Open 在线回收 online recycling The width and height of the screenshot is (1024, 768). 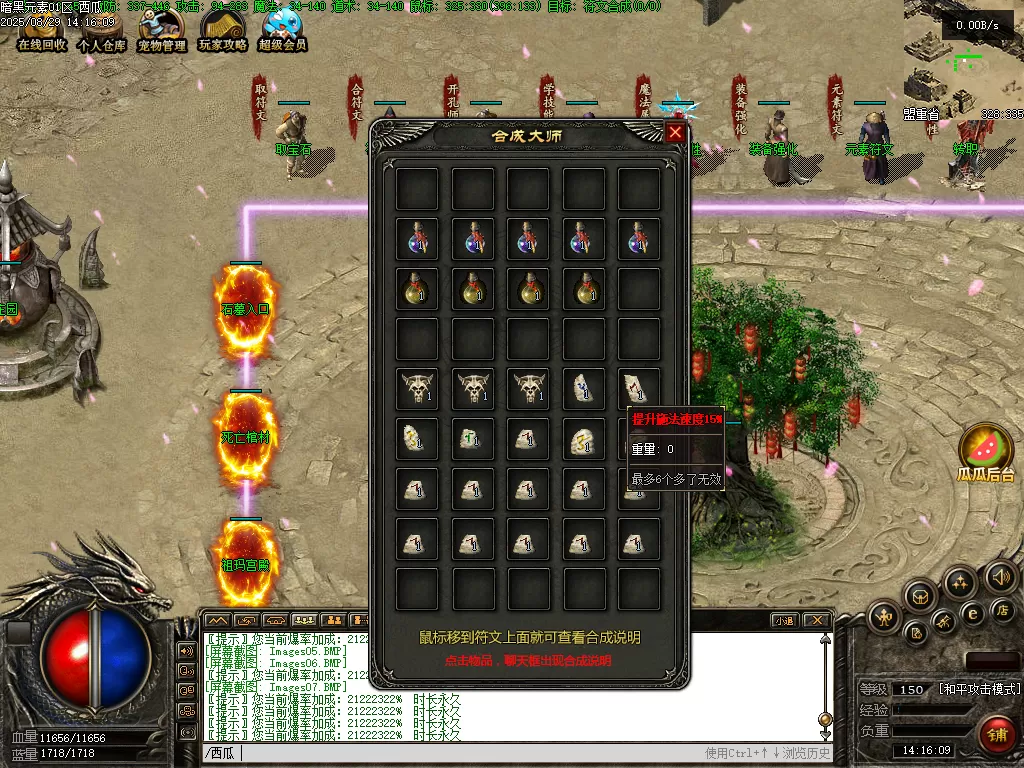tap(42, 29)
